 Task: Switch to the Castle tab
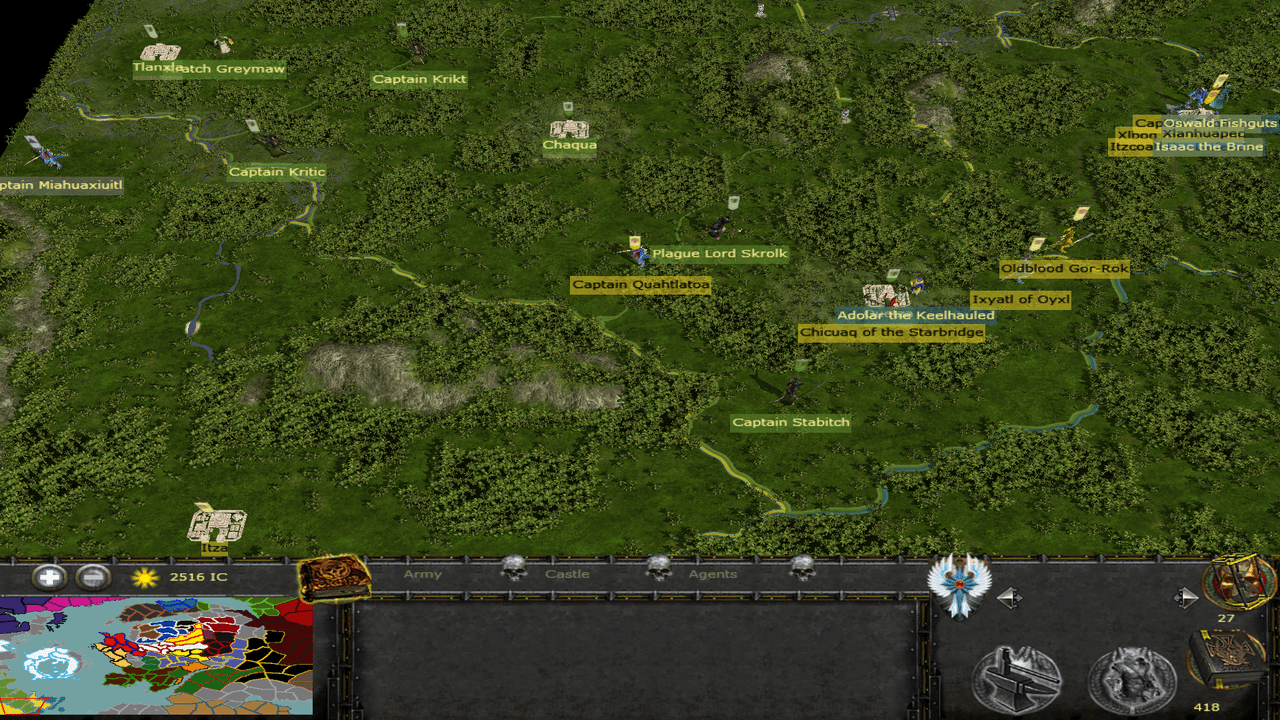pos(567,574)
